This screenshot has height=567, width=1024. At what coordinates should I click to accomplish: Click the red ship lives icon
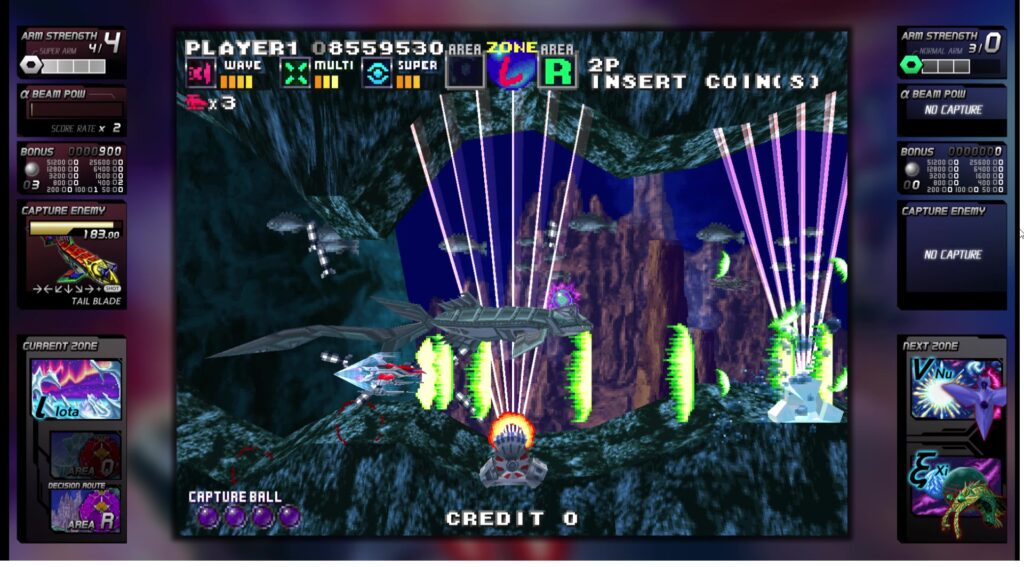point(195,102)
